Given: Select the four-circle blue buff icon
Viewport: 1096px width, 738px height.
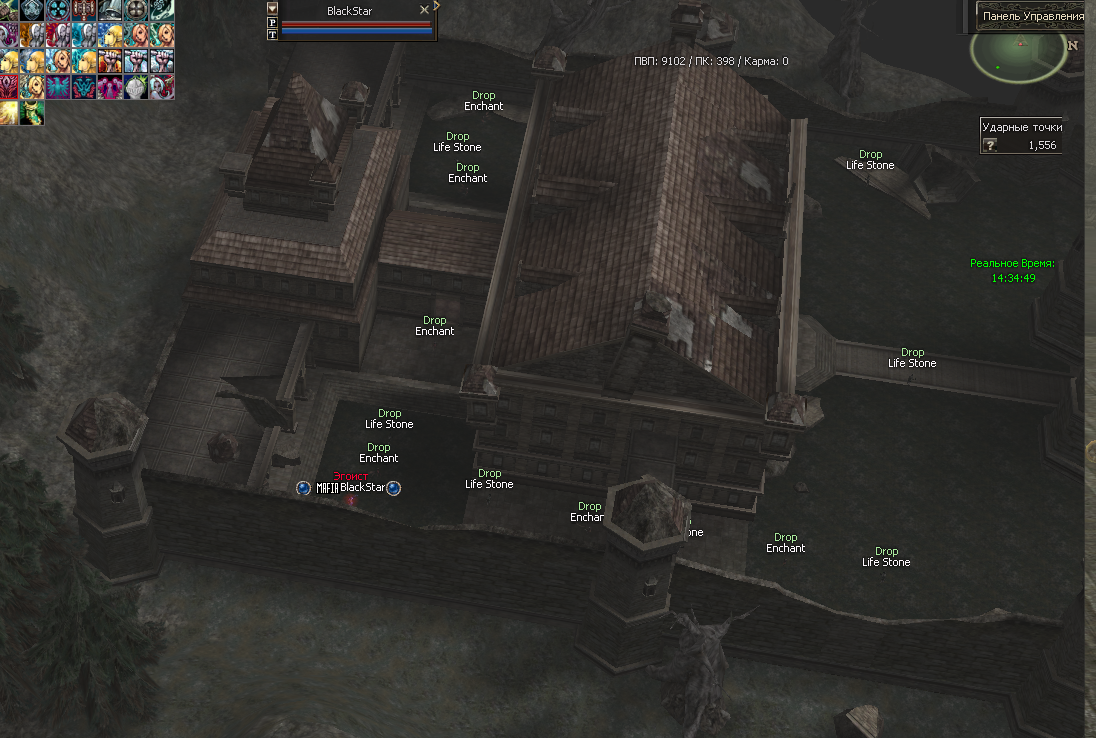Looking at the screenshot, I should click(59, 11).
